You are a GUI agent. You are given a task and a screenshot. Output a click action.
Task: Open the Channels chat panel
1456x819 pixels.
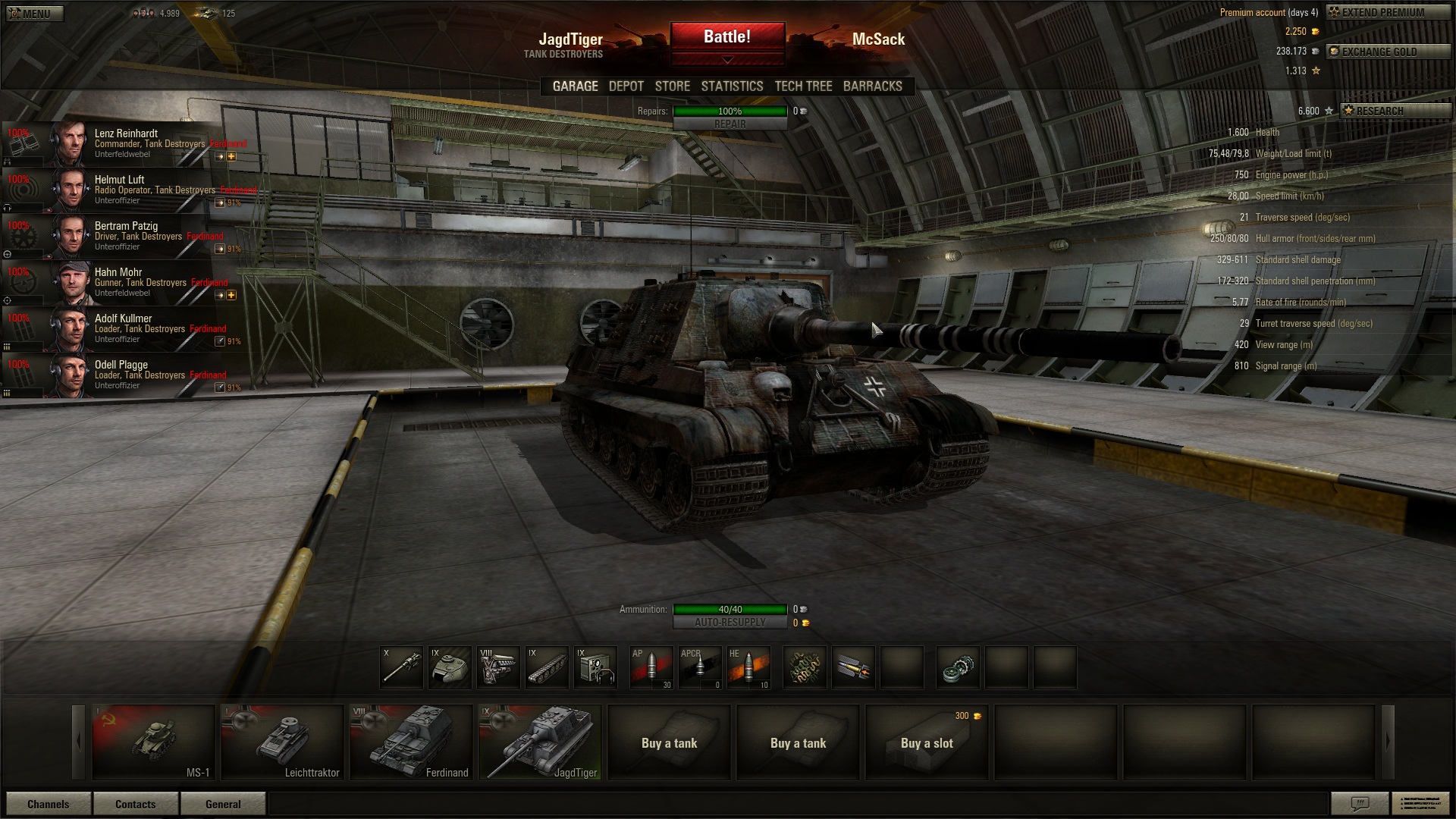pyautogui.click(x=49, y=804)
